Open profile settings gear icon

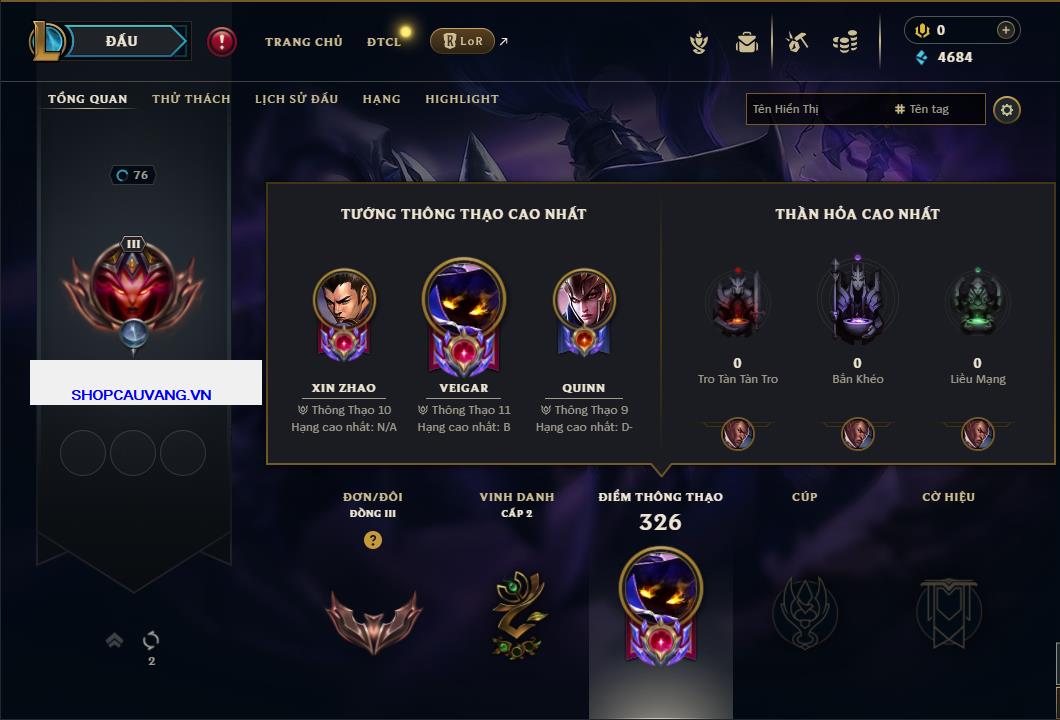click(1007, 109)
